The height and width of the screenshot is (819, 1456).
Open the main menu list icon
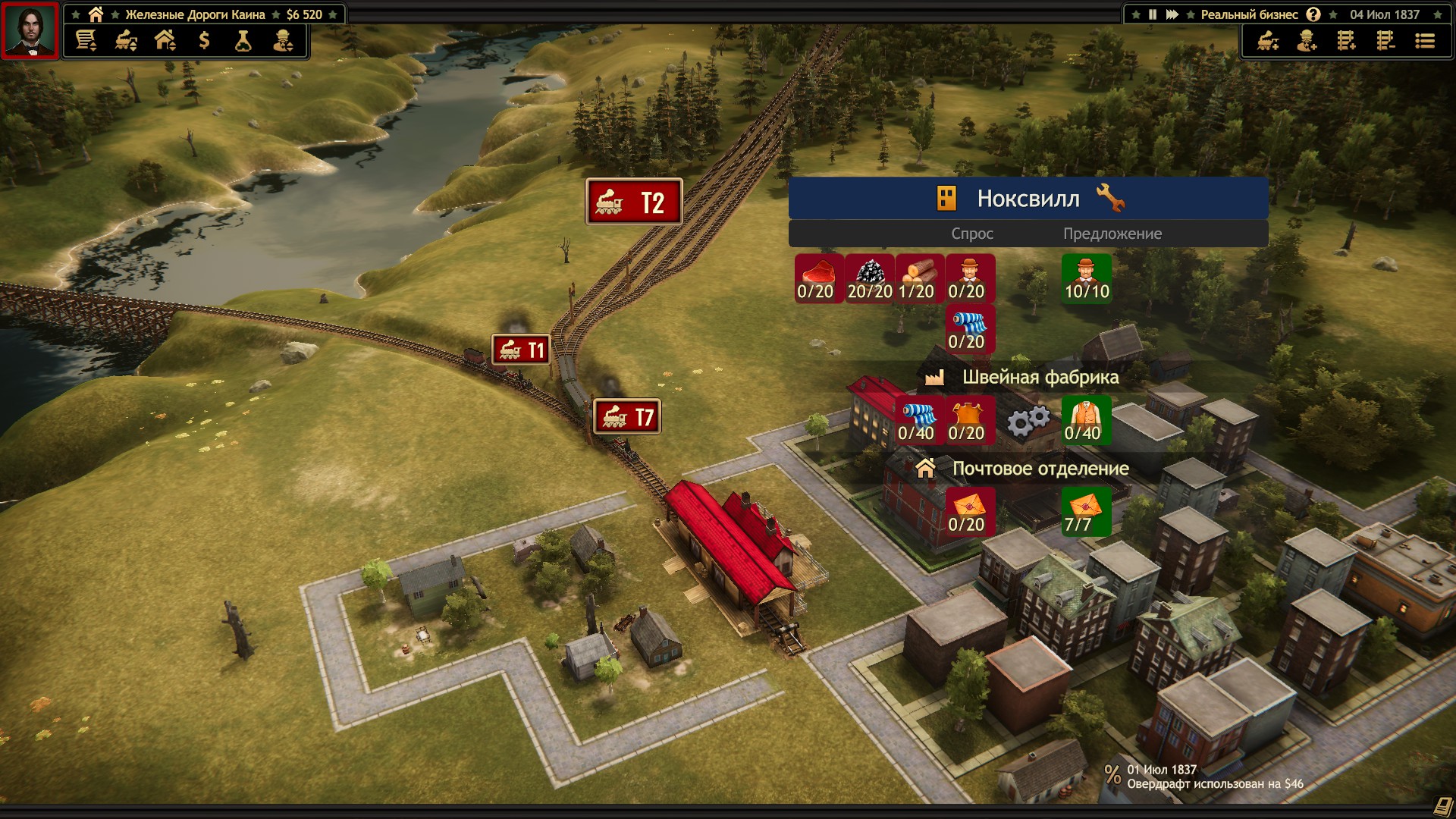[x=1425, y=41]
